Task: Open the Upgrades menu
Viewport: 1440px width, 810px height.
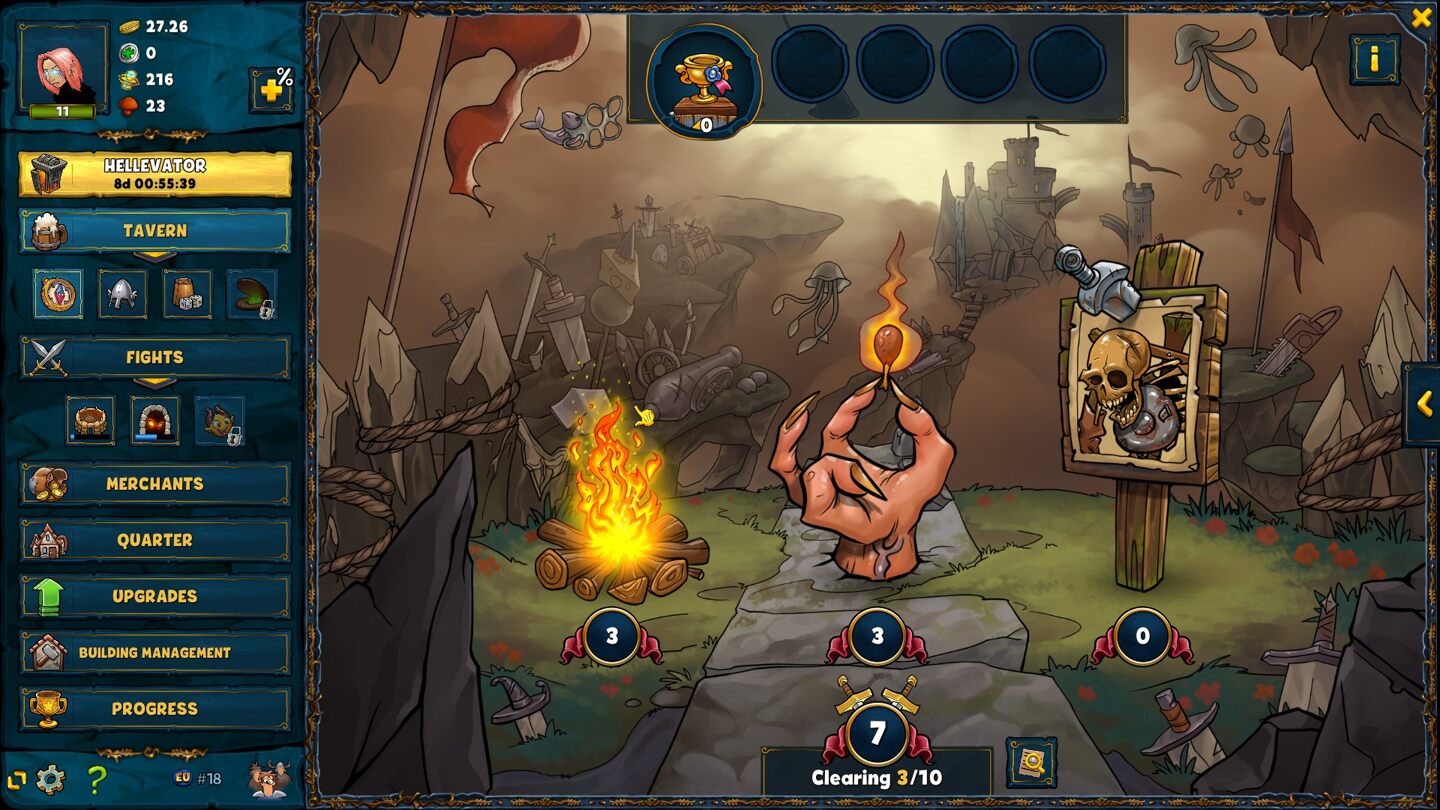Action: (x=155, y=596)
